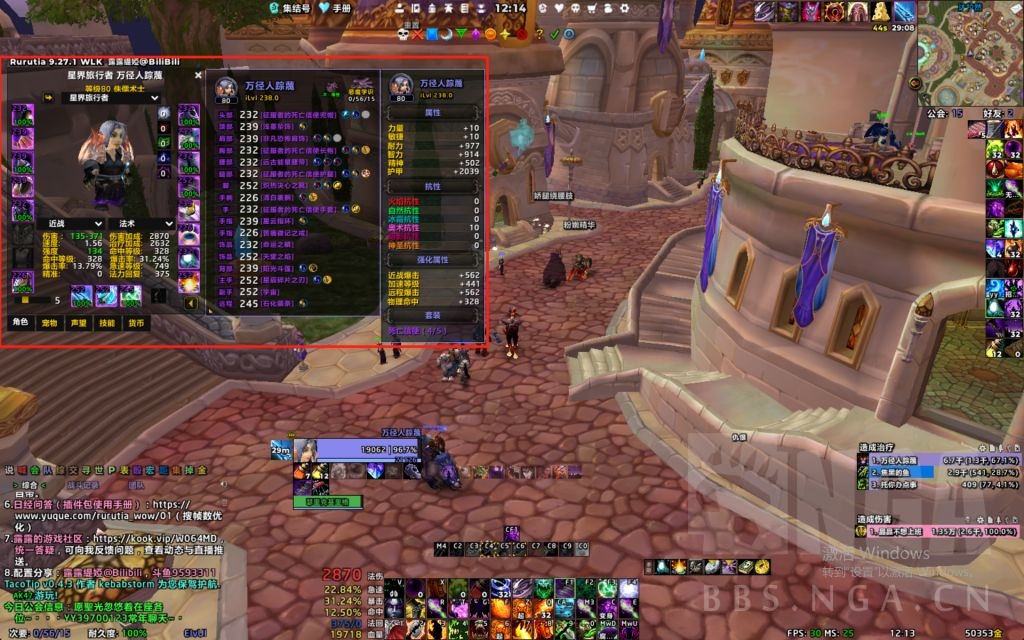Viewport: 1024px width, 640px height.
Task: Expand the 近战 (Melee) stats dropdown
Action: click(74, 224)
